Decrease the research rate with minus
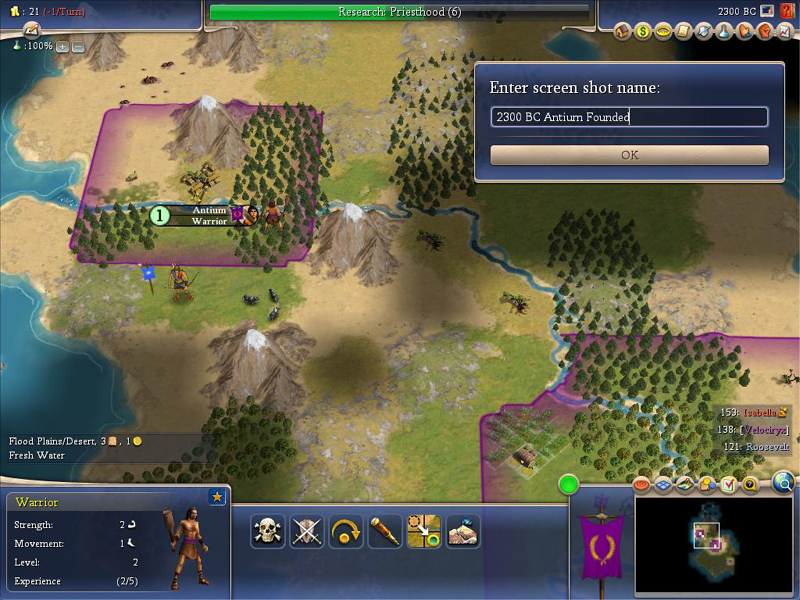Image resolution: width=800 pixels, height=600 pixels. [x=78, y=46]
